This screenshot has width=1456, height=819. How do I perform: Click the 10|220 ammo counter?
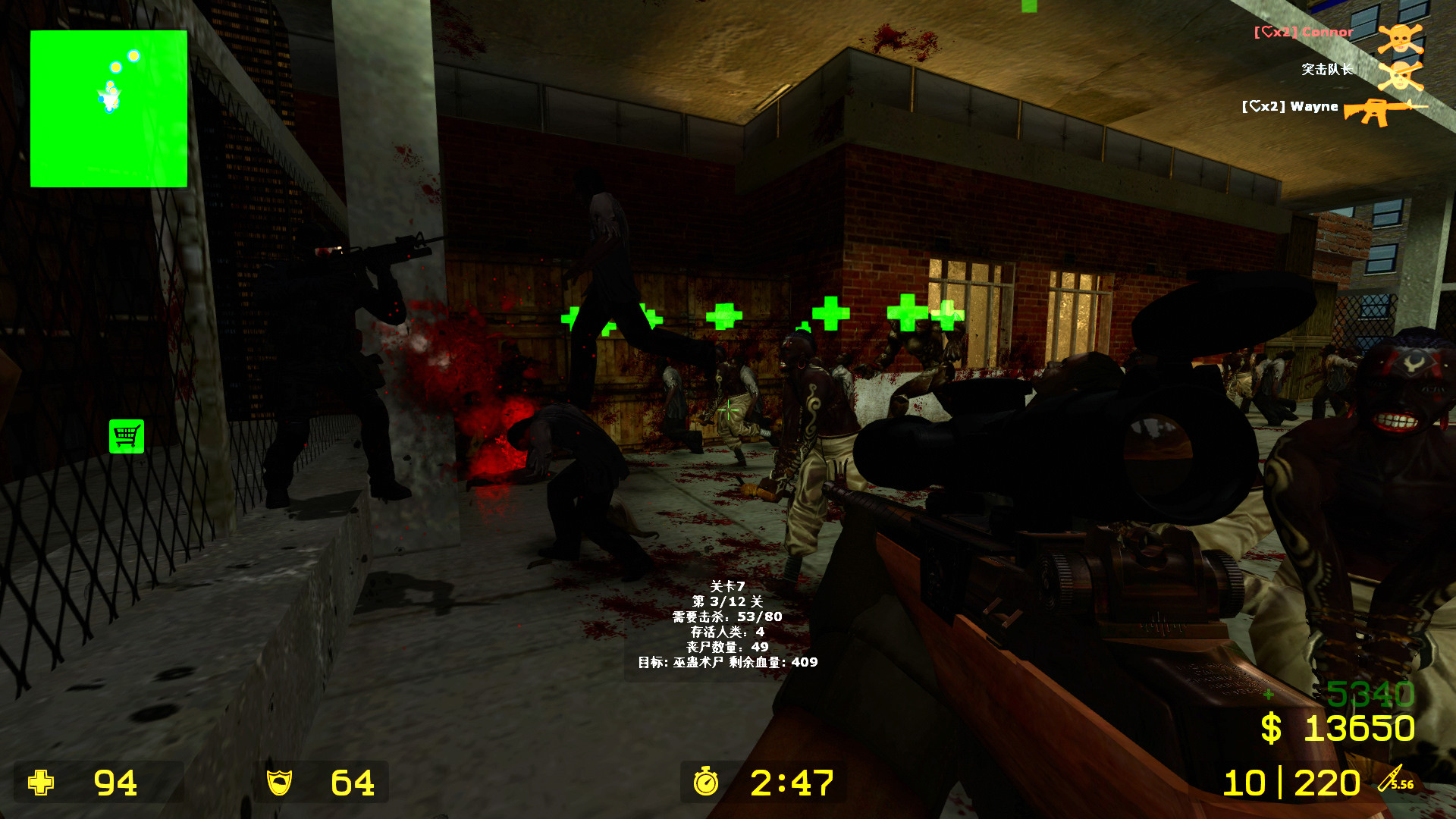[1291, 781]
